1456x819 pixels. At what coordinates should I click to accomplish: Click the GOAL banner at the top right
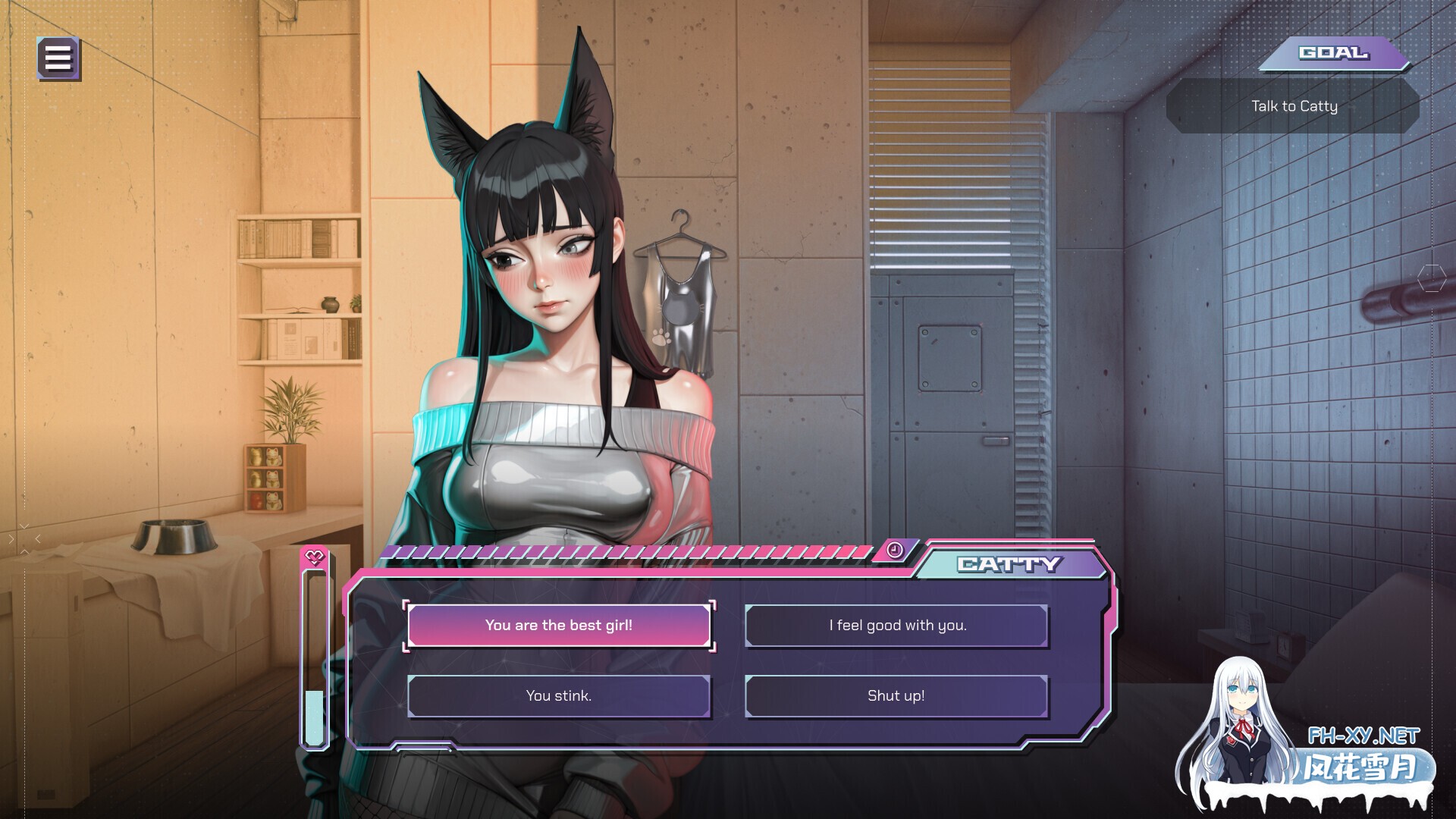[1335, 53]
